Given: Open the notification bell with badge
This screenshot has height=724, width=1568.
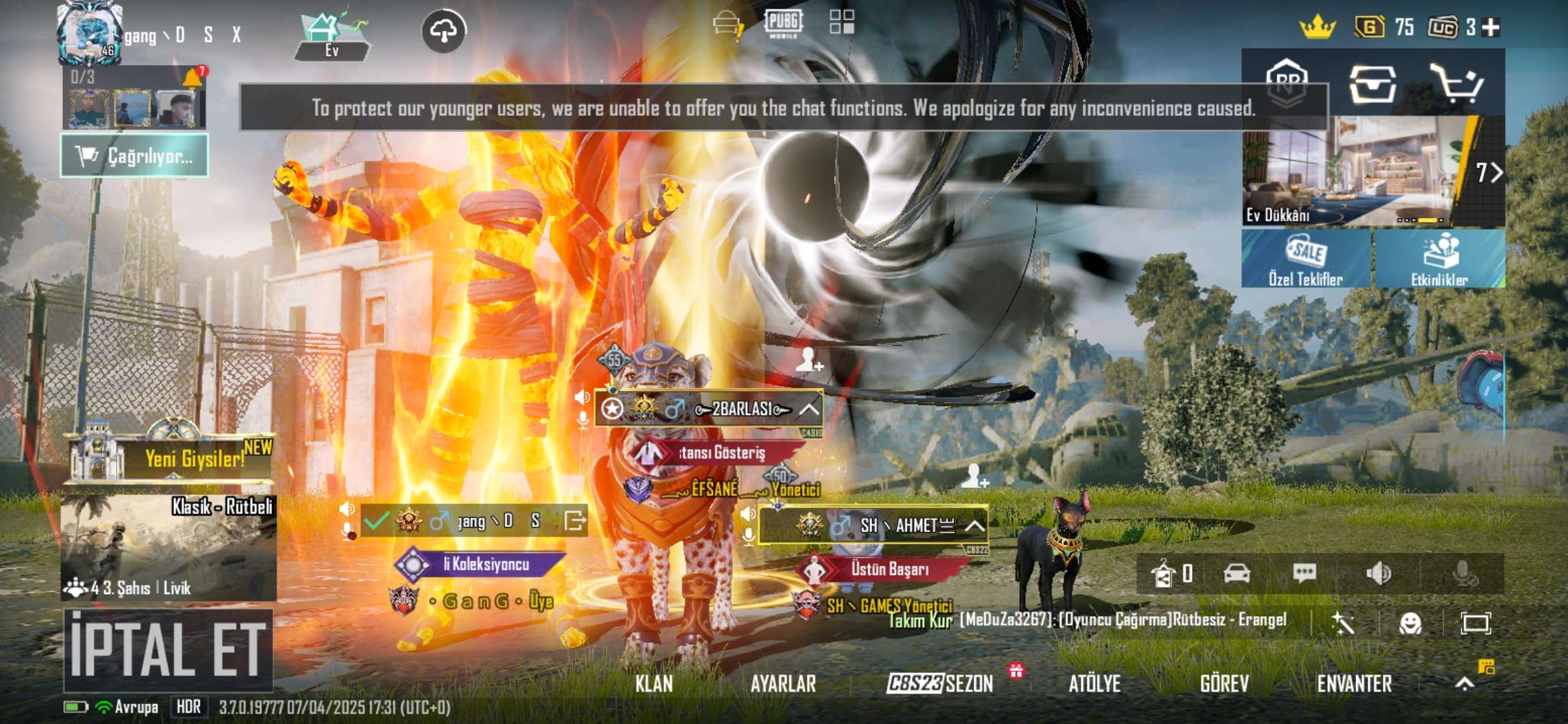Looking at the screenshot, I should pos(193,77).
